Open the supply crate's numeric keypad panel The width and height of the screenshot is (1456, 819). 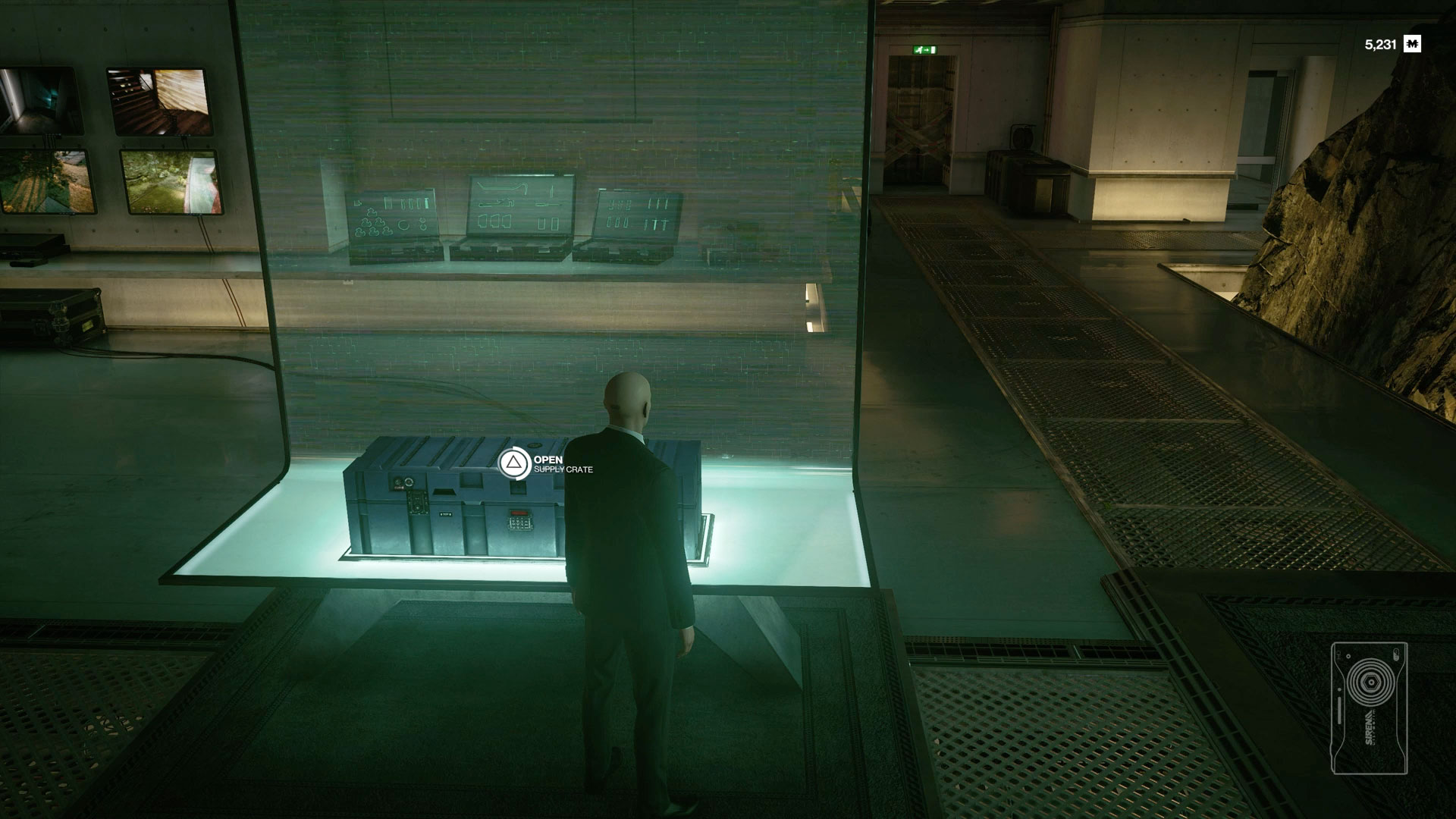pos(520,523)
